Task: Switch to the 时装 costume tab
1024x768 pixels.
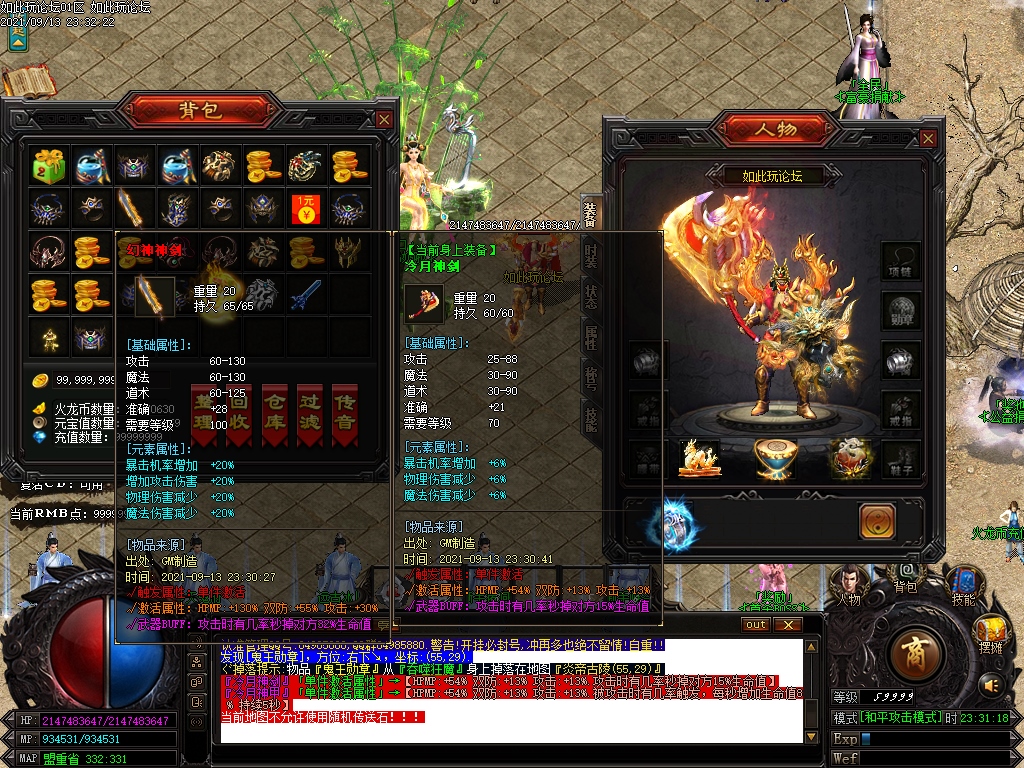Action: (x=591, y=255)
